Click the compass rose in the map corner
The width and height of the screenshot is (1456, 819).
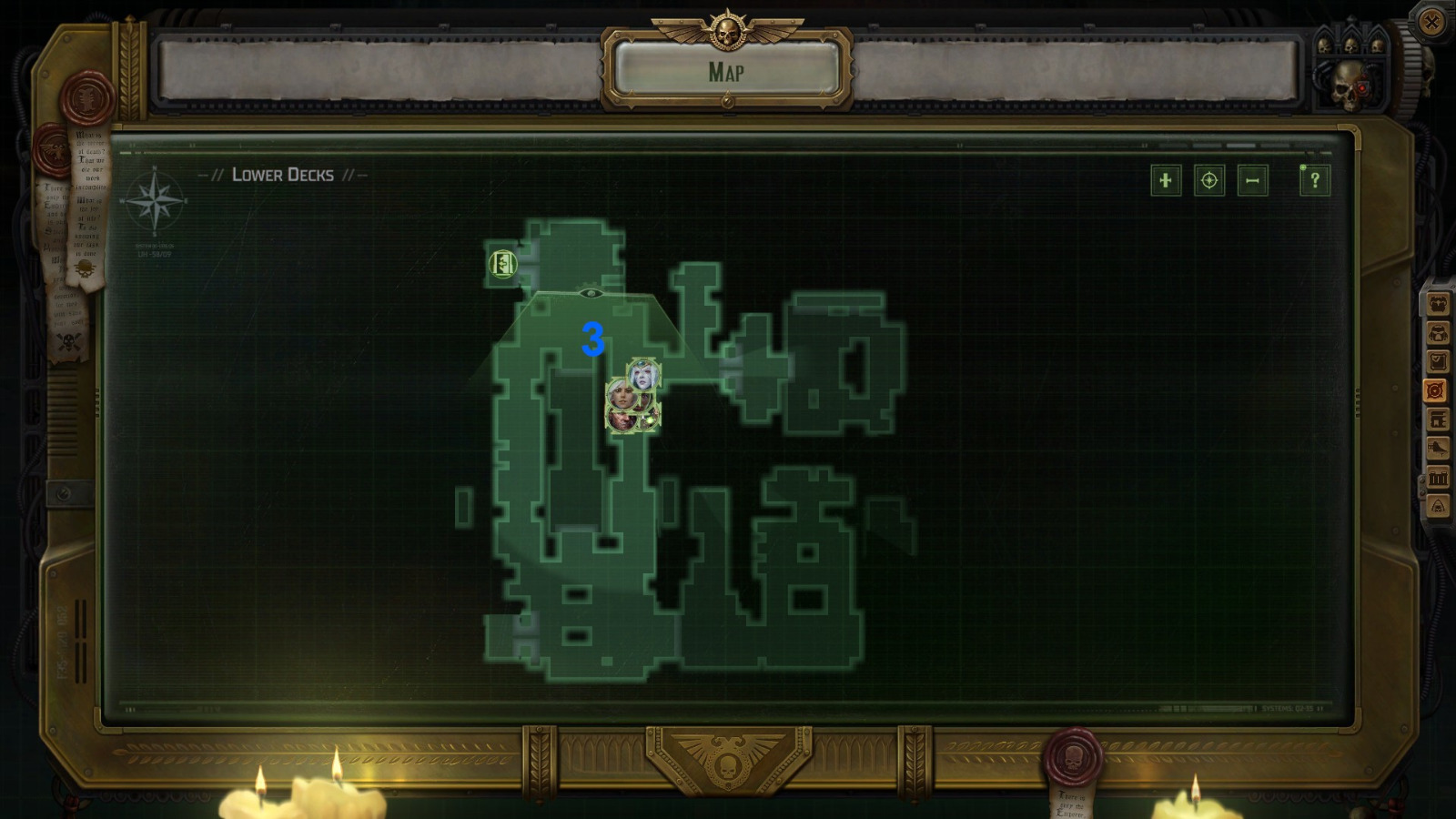point(155,200)
